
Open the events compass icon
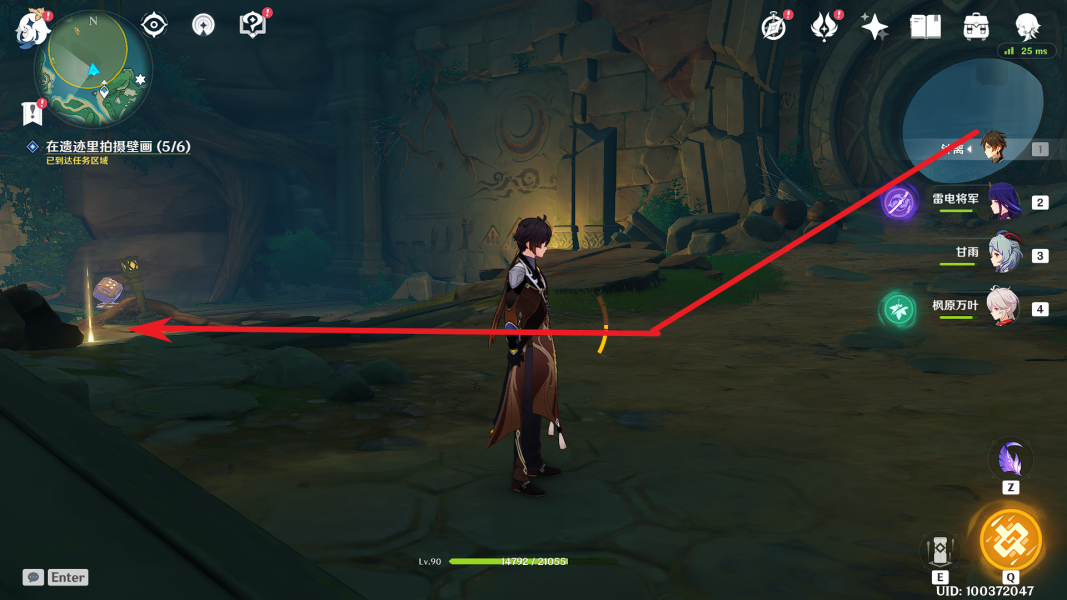point(773,27)
